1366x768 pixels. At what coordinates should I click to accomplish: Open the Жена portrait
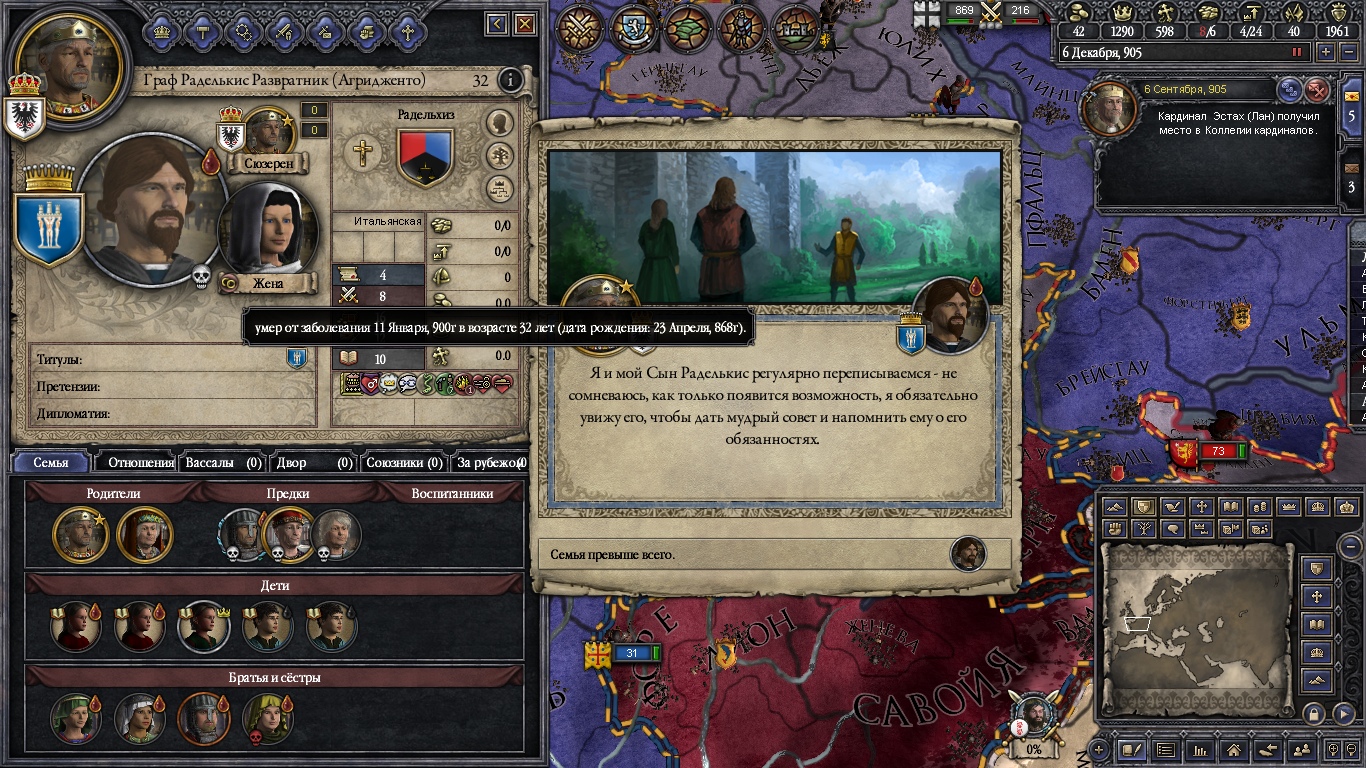[x=267, y=237]
